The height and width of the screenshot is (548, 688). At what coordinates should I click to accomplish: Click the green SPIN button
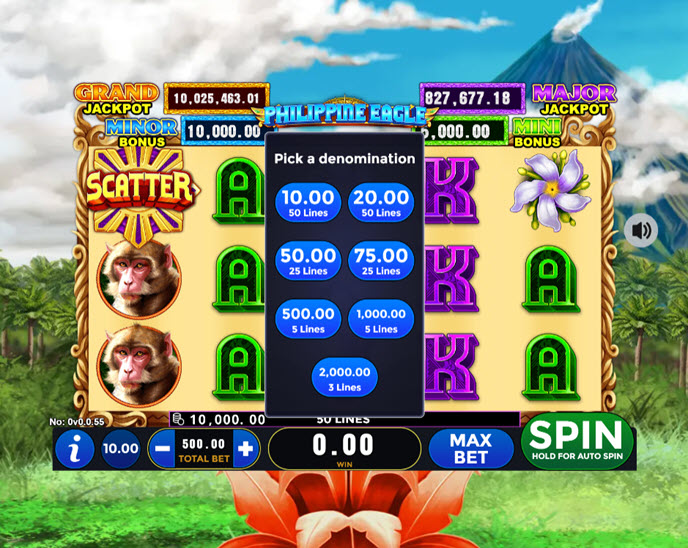point(577,440)
